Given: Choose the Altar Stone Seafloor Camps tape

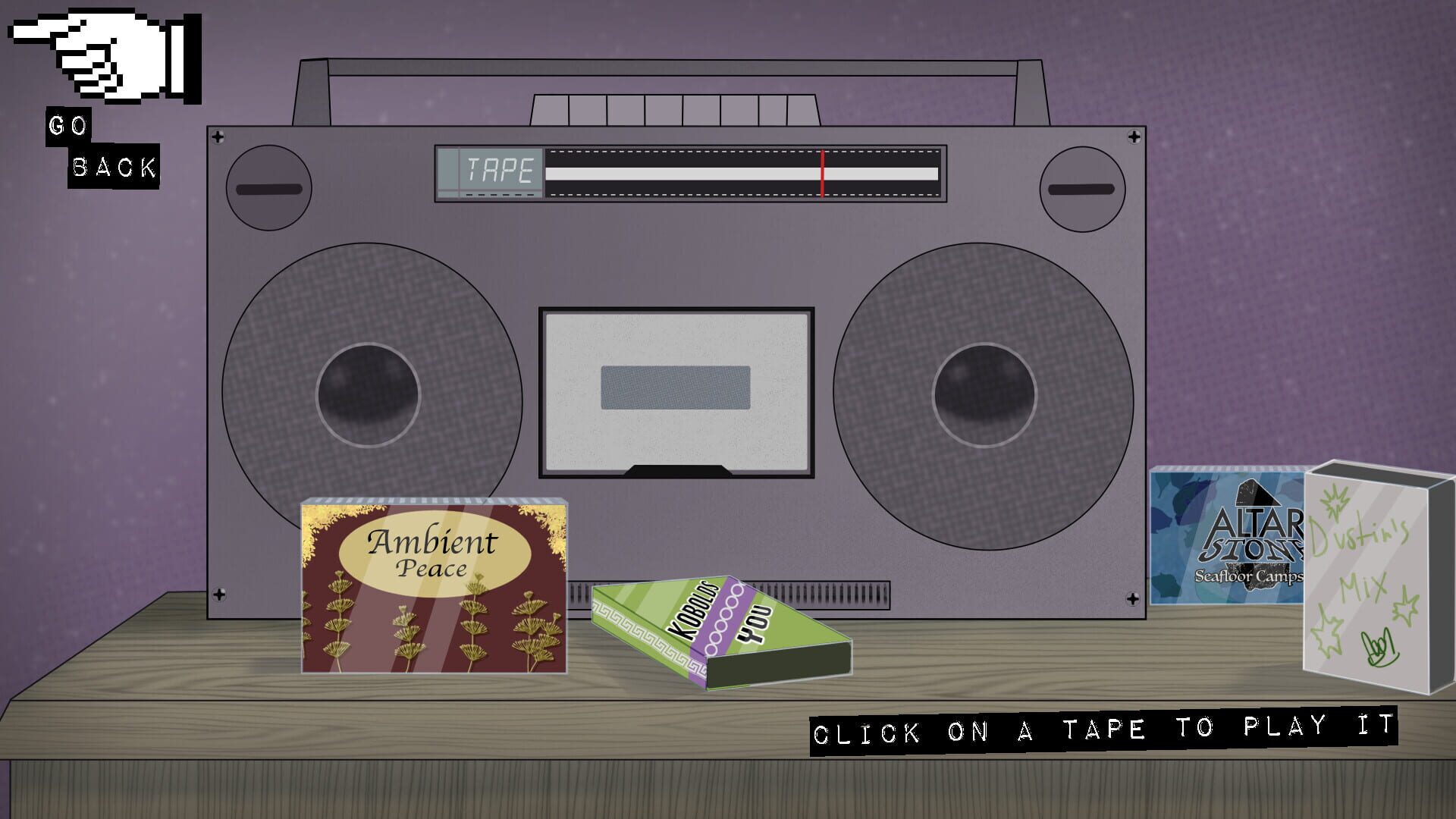Looking at the screenshot, I should (x=1228, y=538).
